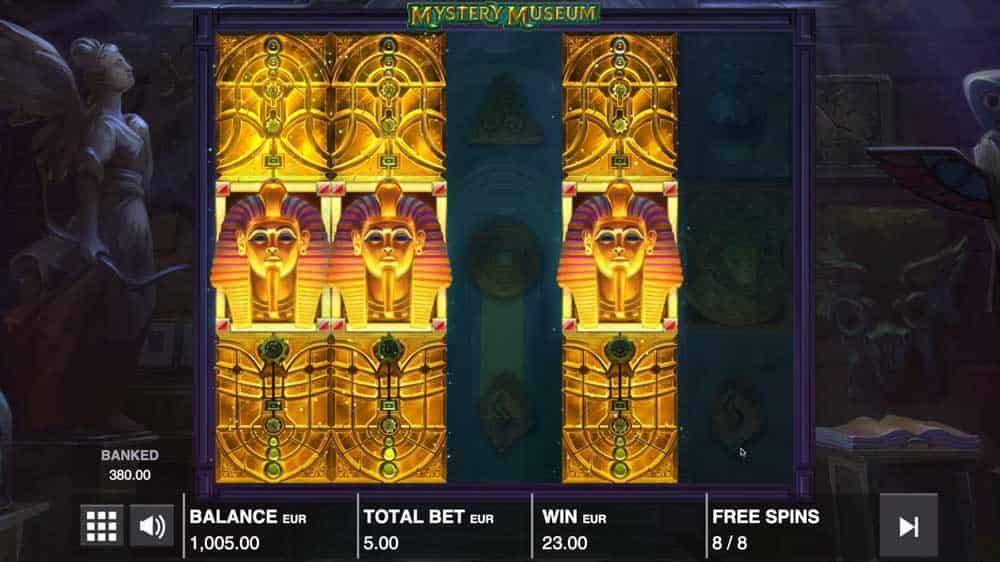Open the grid menu button
Viewport: 1000px width, 562px height.
101,525
